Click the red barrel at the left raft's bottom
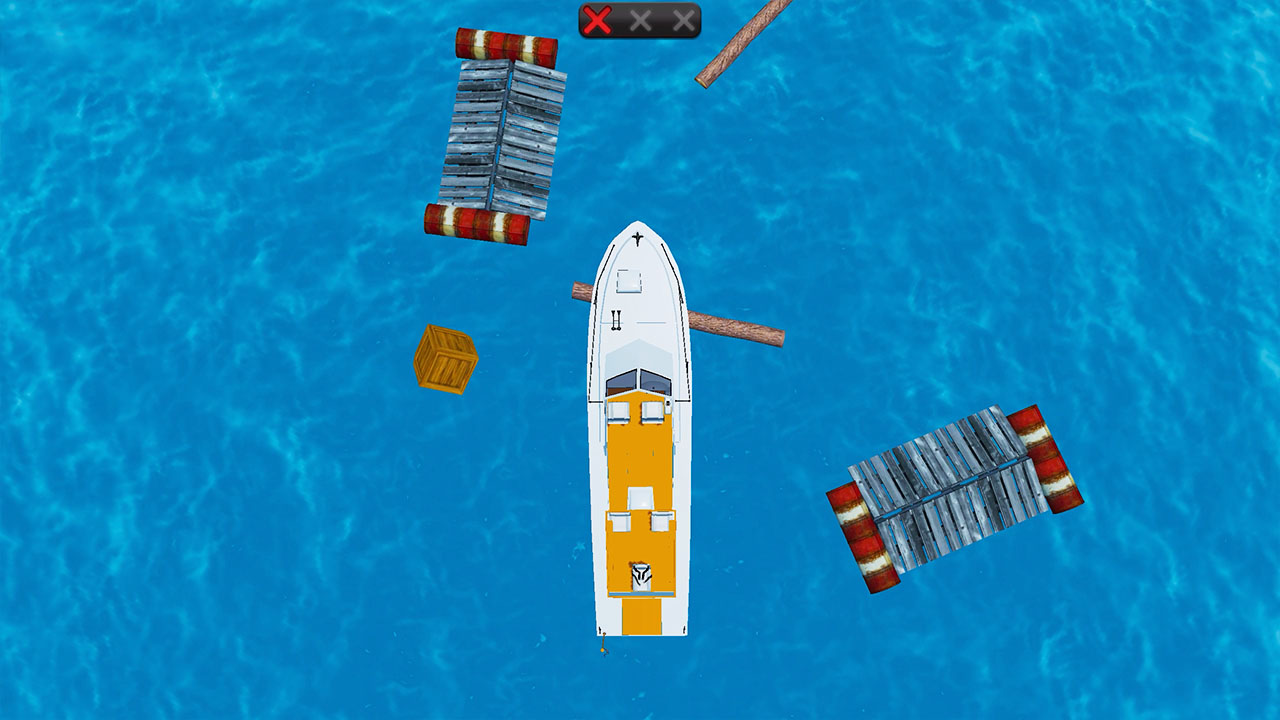Image resolution: width=1280 pixels, height=720 pixels. (475, 220)
